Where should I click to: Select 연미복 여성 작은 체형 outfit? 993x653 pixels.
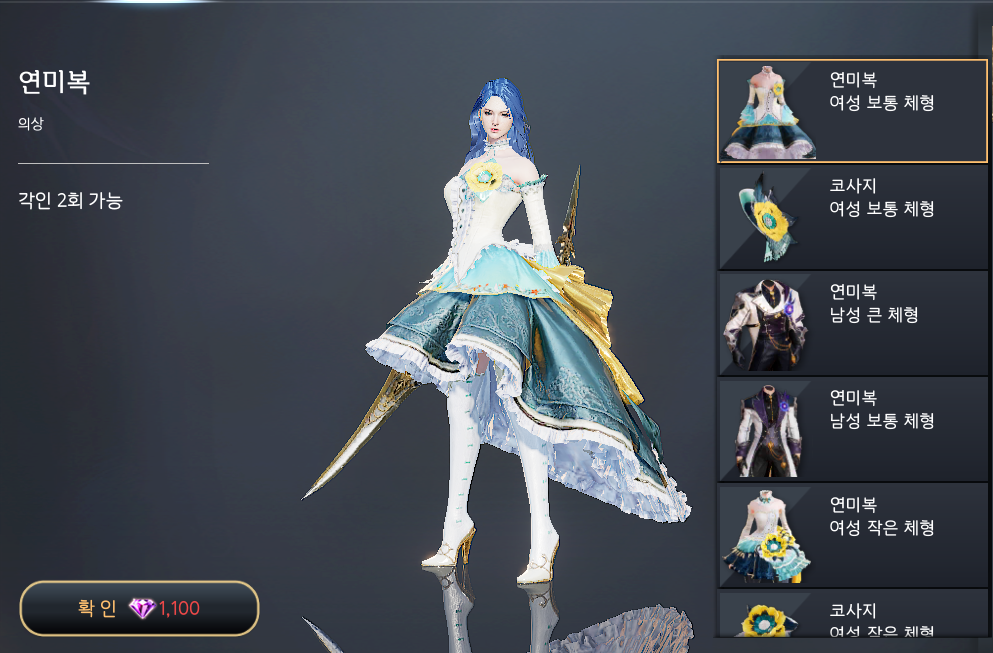click(x=852, y=535)
